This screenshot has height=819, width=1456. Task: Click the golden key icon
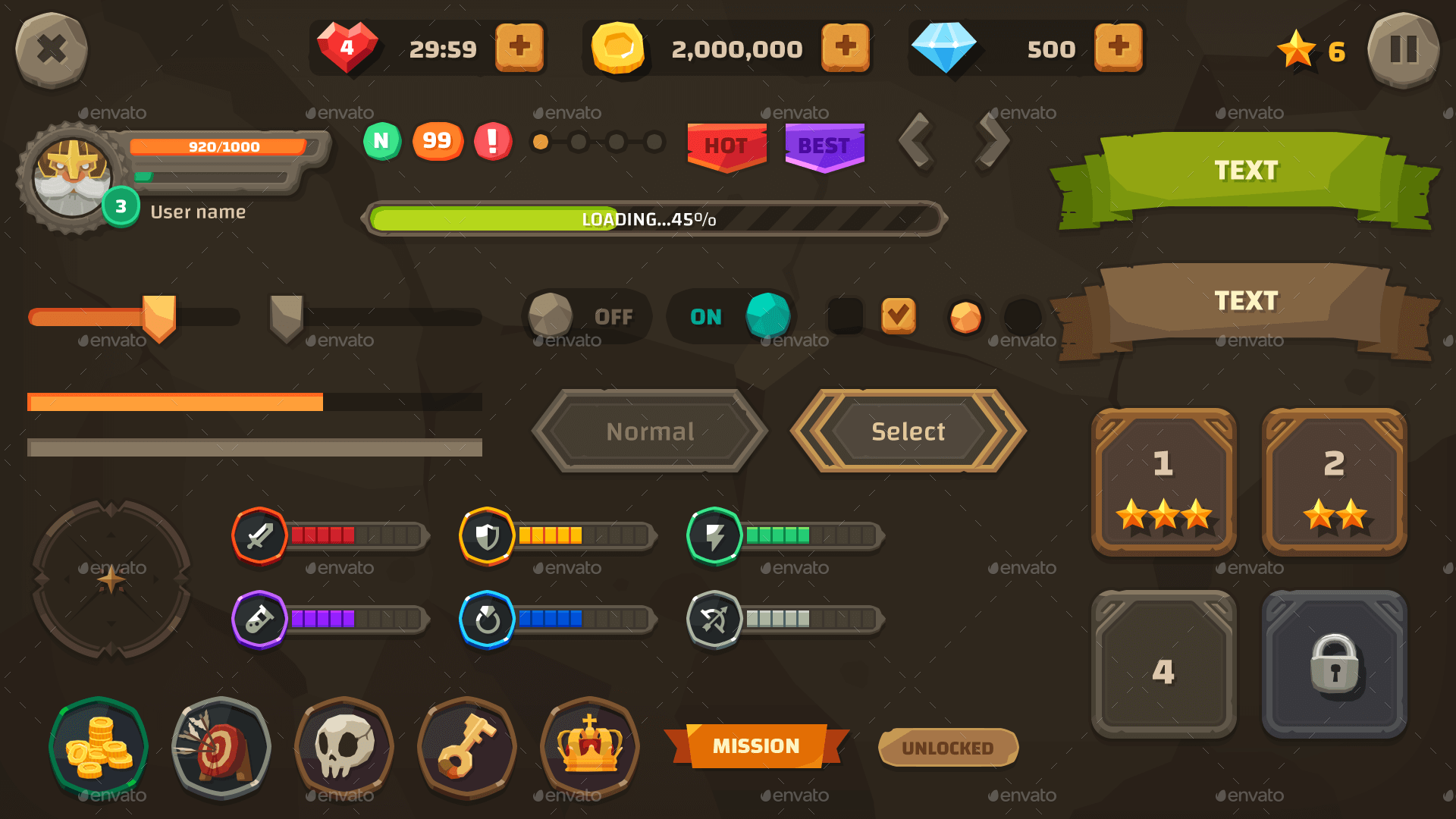click(x=466, y=747)
